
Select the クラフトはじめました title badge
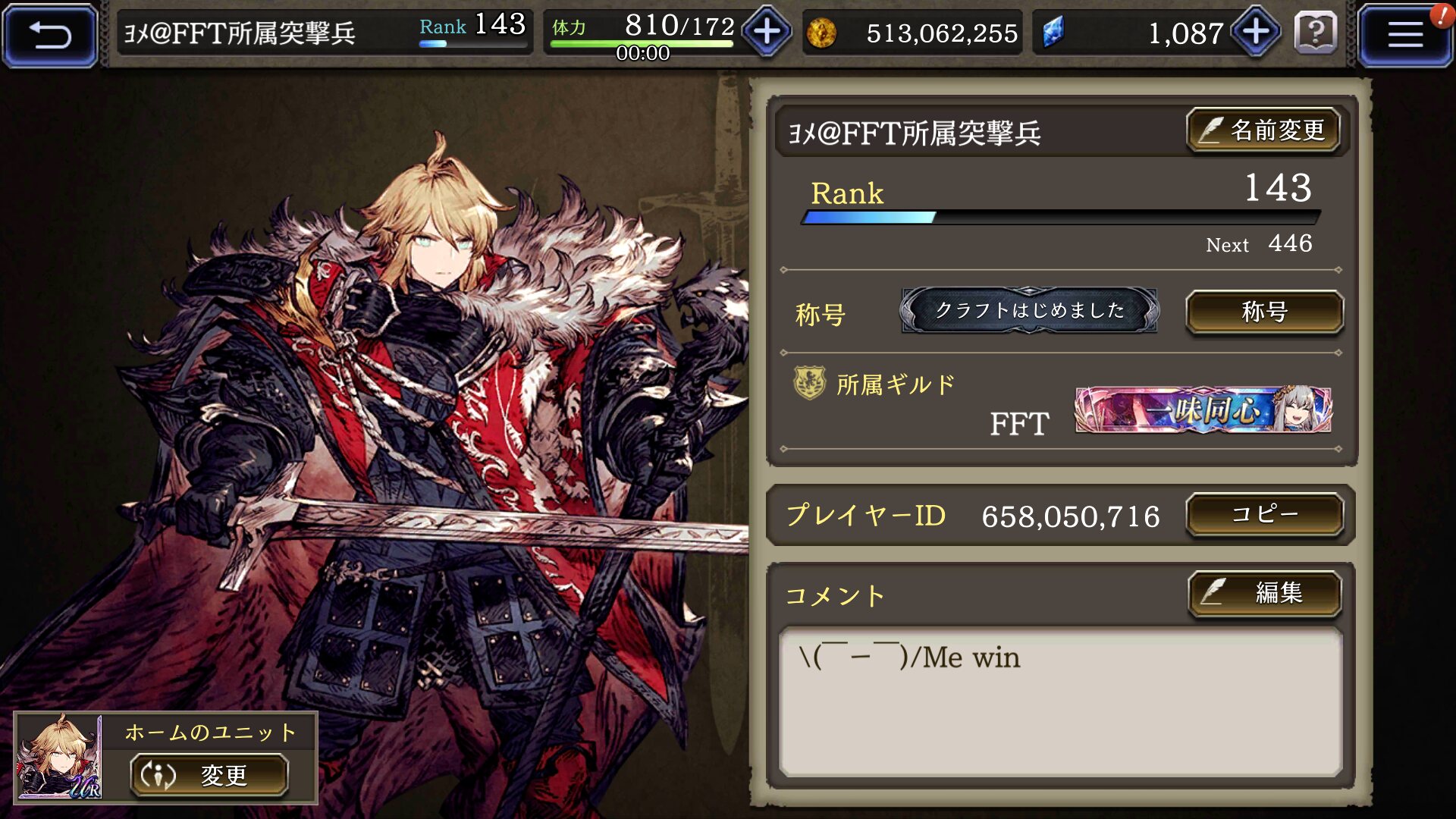pyautogui.click(x=1029, y=310)
